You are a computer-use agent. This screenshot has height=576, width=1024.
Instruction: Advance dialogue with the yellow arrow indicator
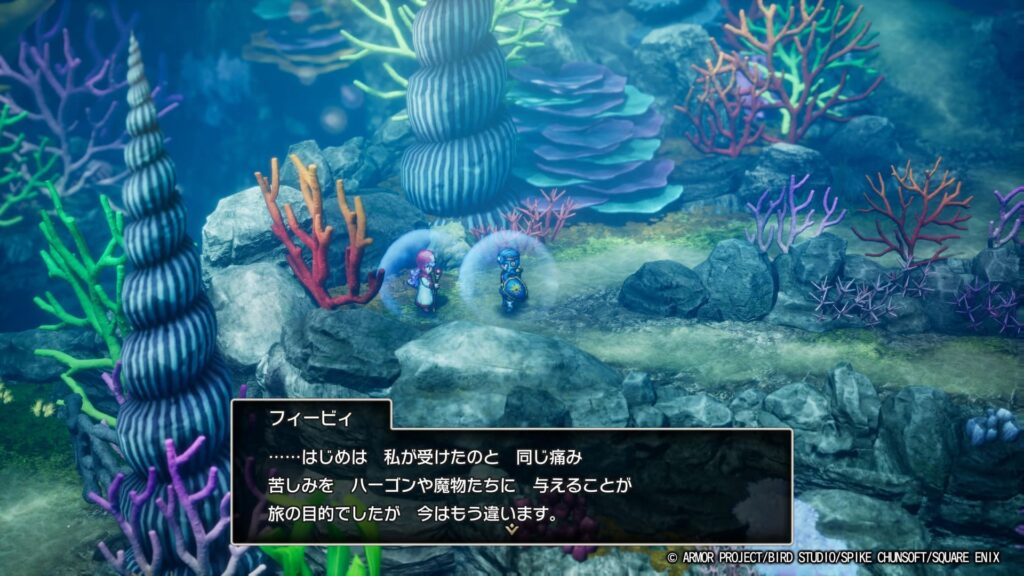pos(512,529)
